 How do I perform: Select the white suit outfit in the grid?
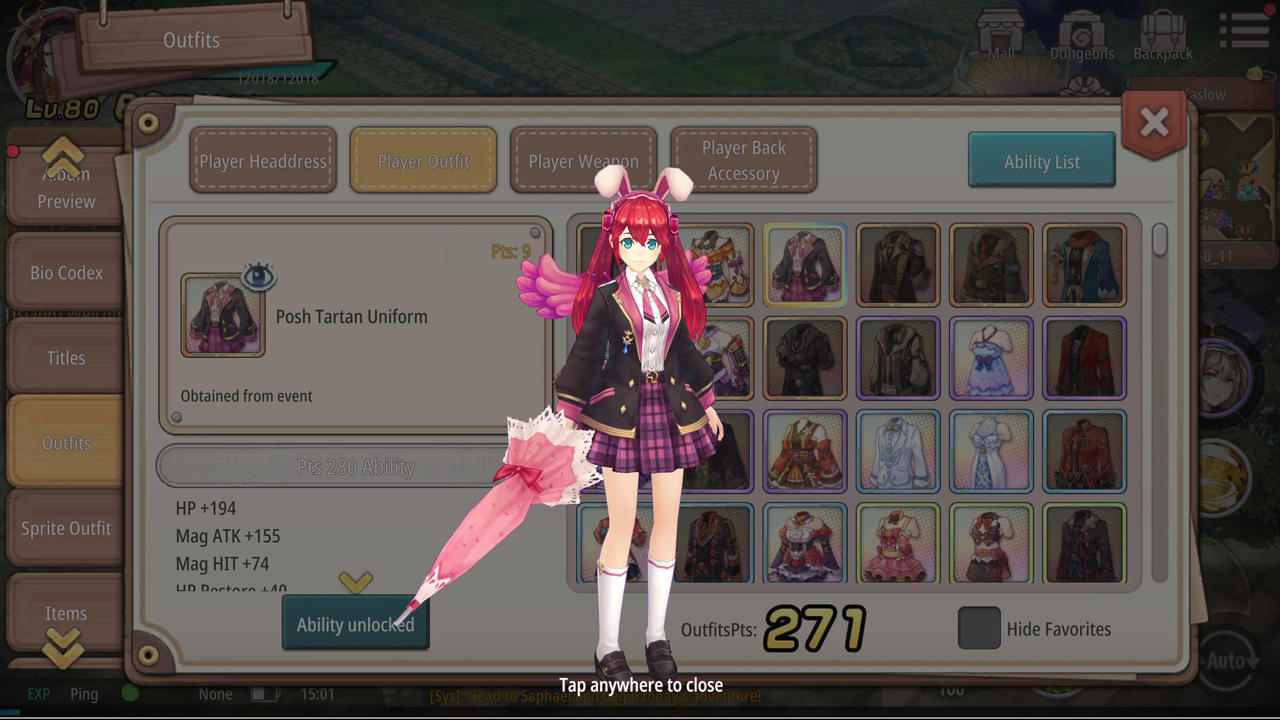[897, 451]
